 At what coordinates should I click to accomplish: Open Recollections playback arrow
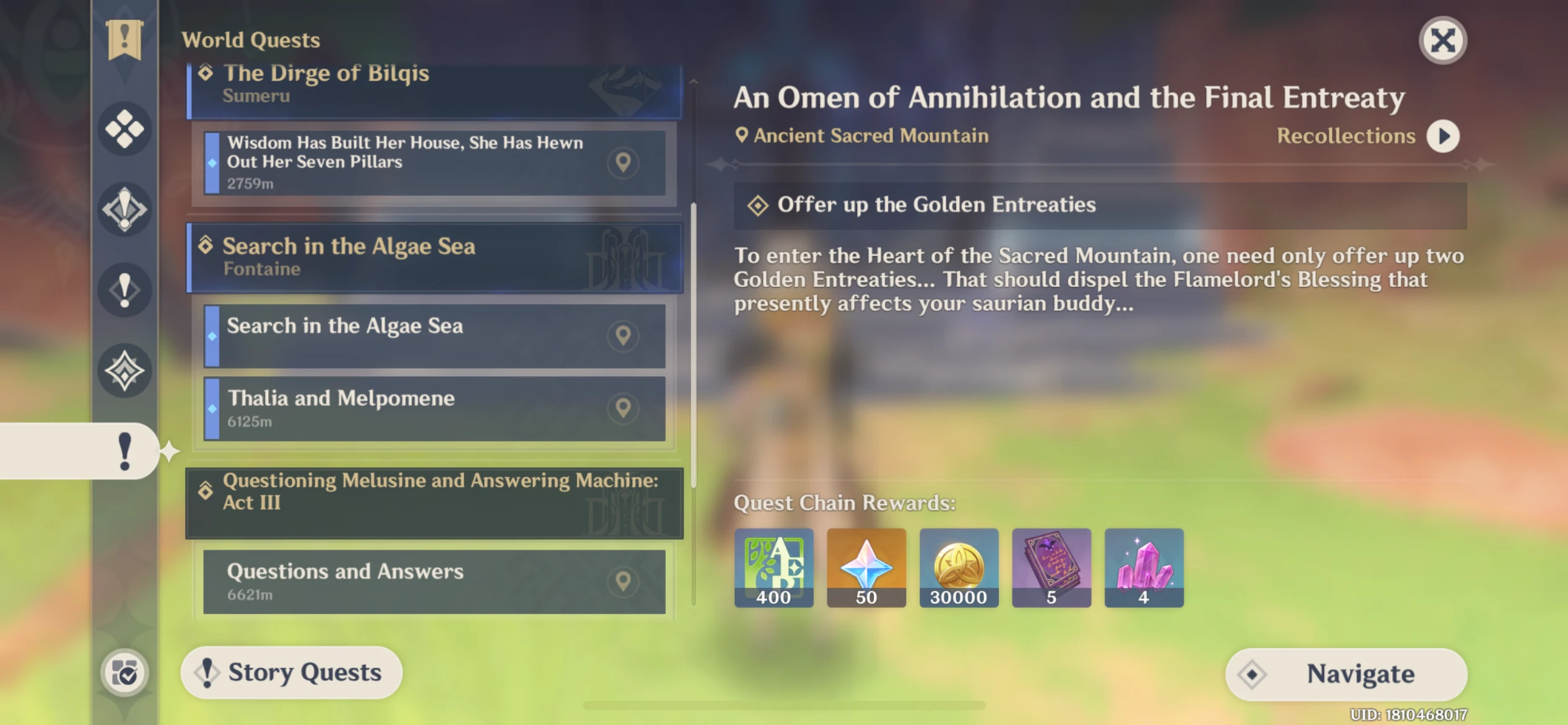tap(1443, 136)
